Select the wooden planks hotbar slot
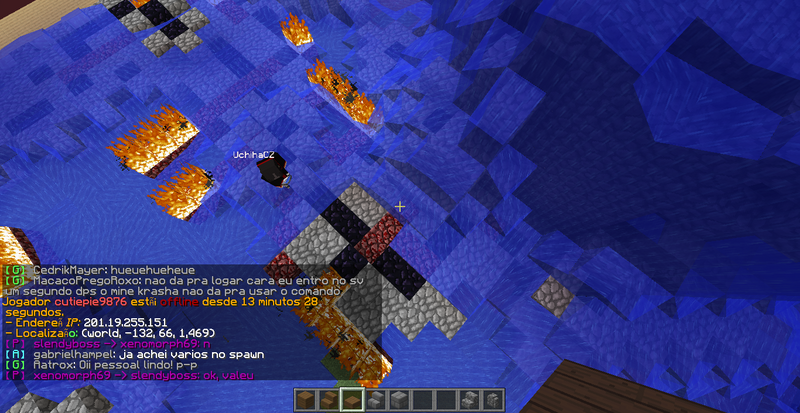800x413 pixels. 307,400
